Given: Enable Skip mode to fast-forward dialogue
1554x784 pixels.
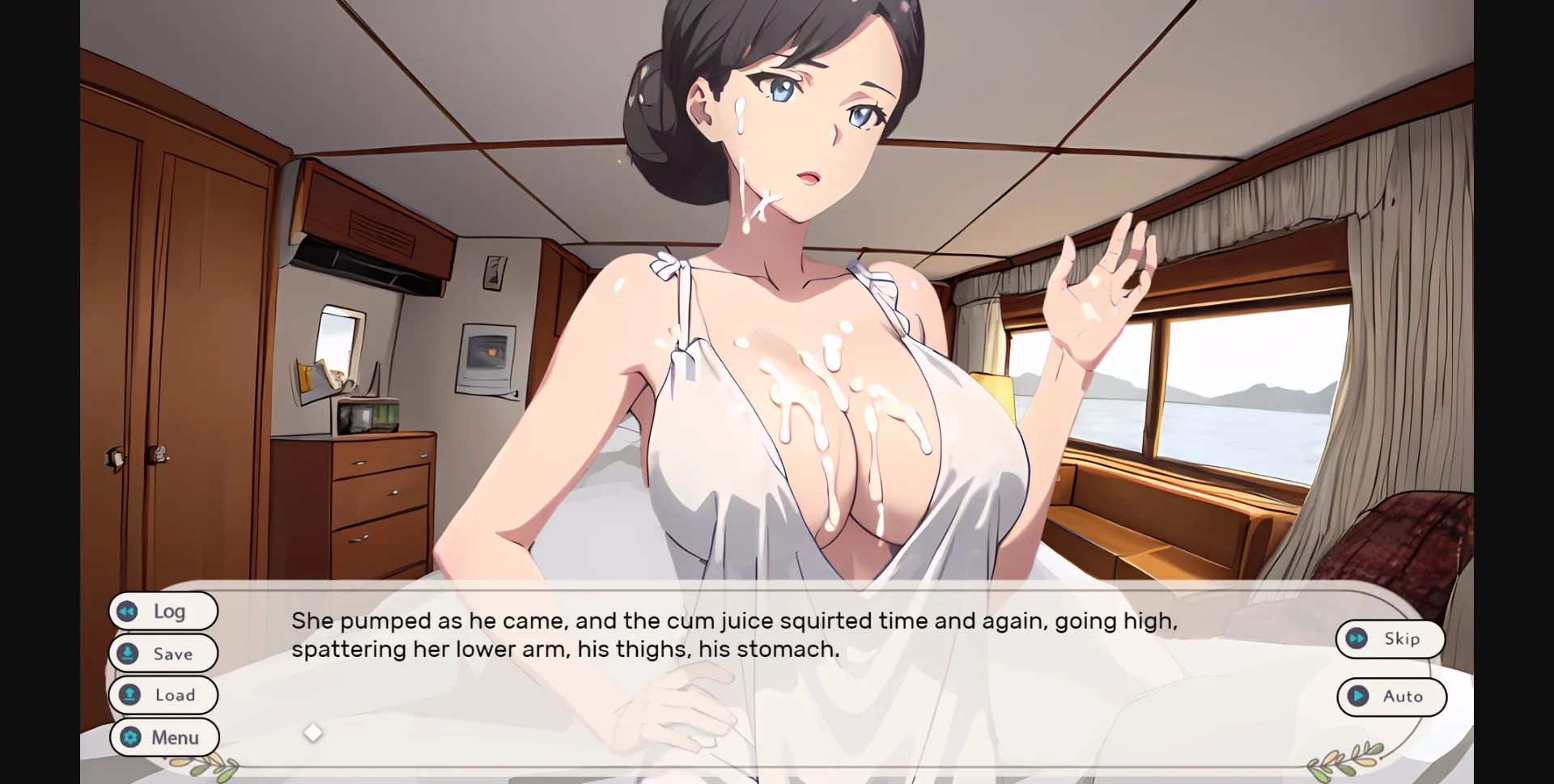Looking at the screenshot, I should [x=1391, y=638].
